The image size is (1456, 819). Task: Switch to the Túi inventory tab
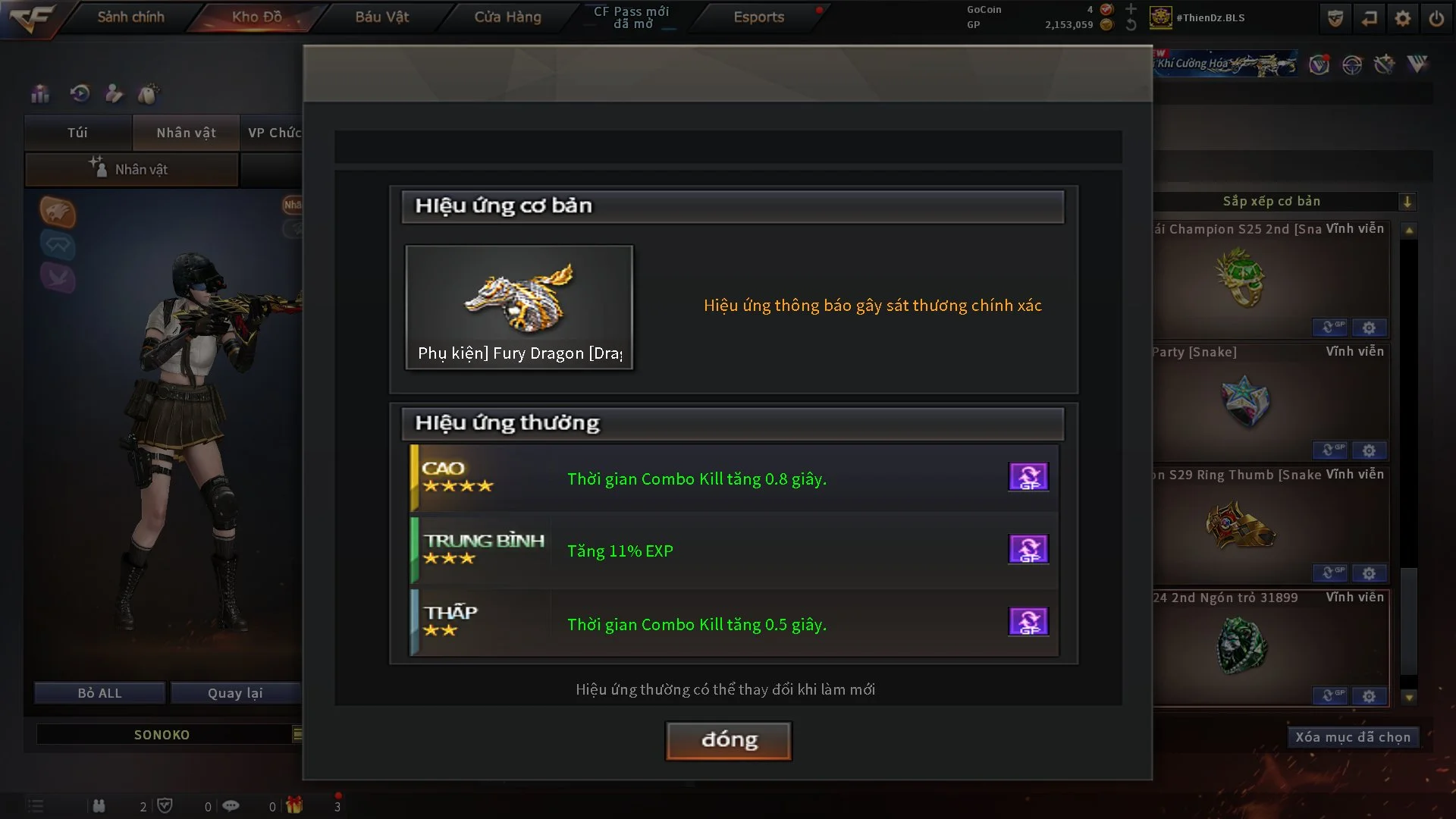click(77, 133)
